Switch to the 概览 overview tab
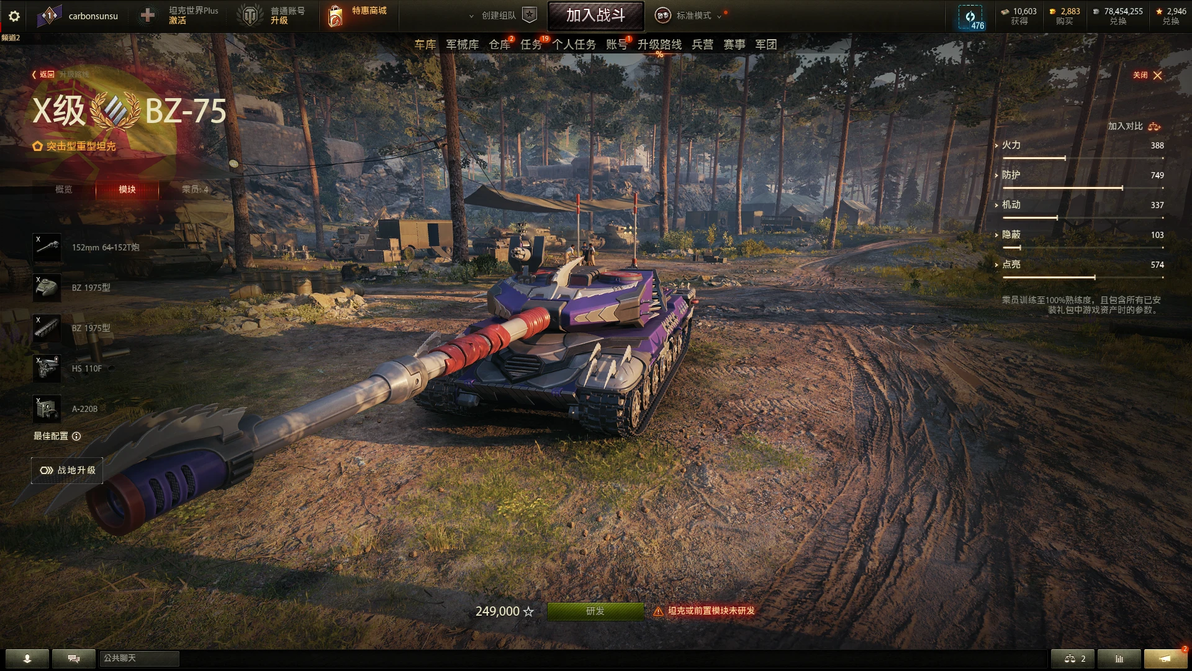The width and height of the screenshot is (1192, 671). pos(64,189)
